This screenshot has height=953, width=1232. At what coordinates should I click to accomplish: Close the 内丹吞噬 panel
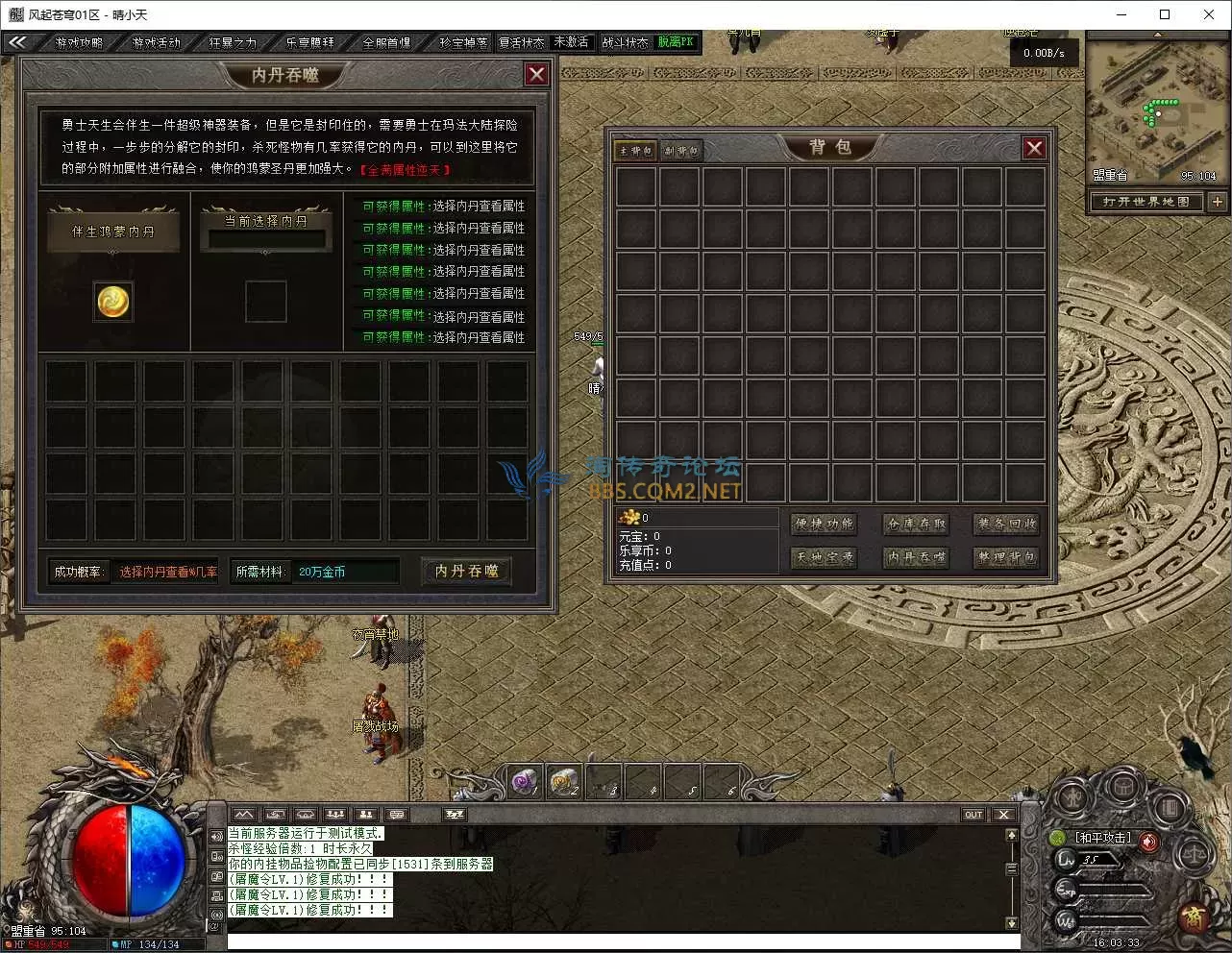536,74
